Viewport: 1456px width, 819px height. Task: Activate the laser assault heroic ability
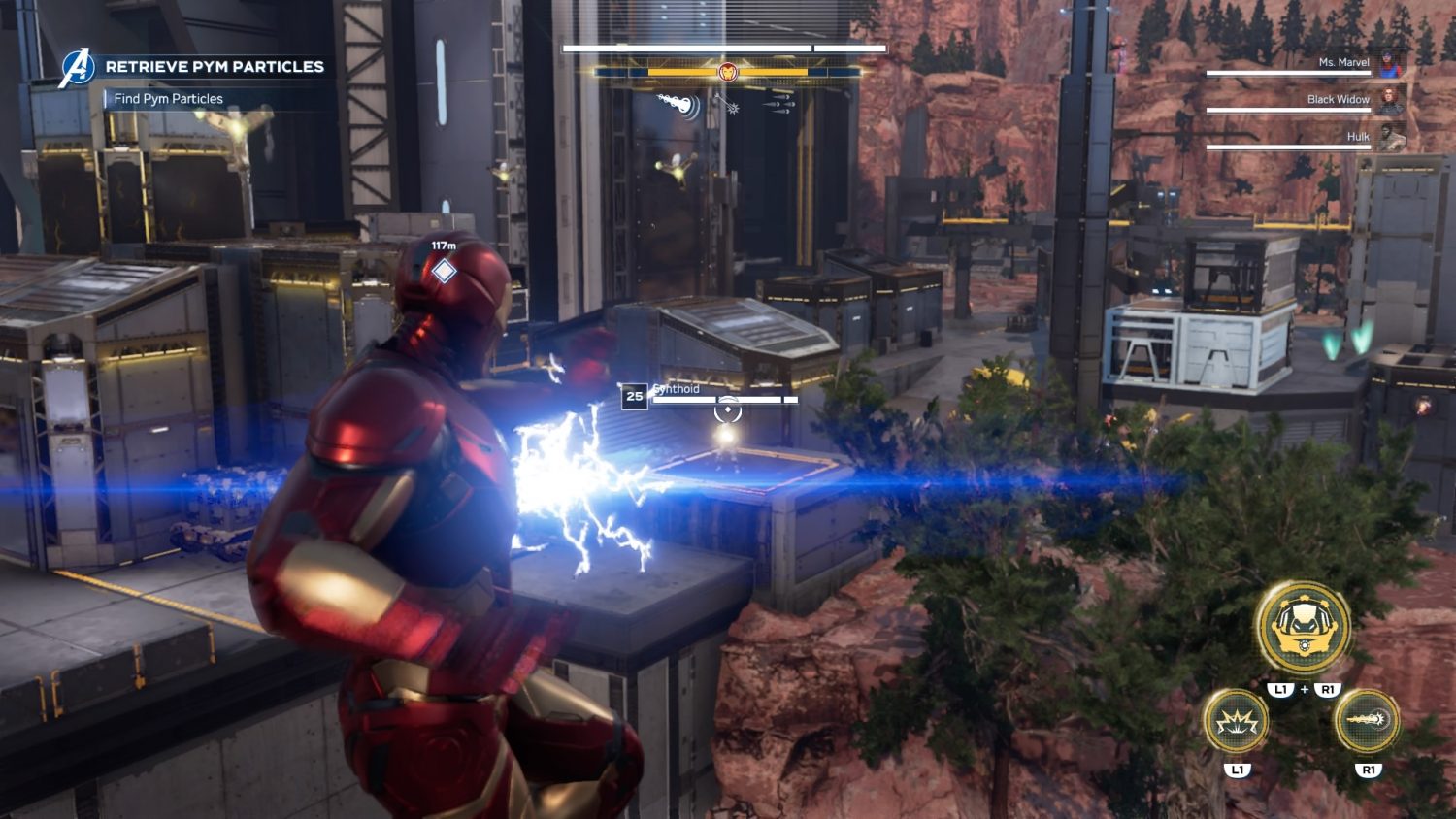pos(1367,722)
